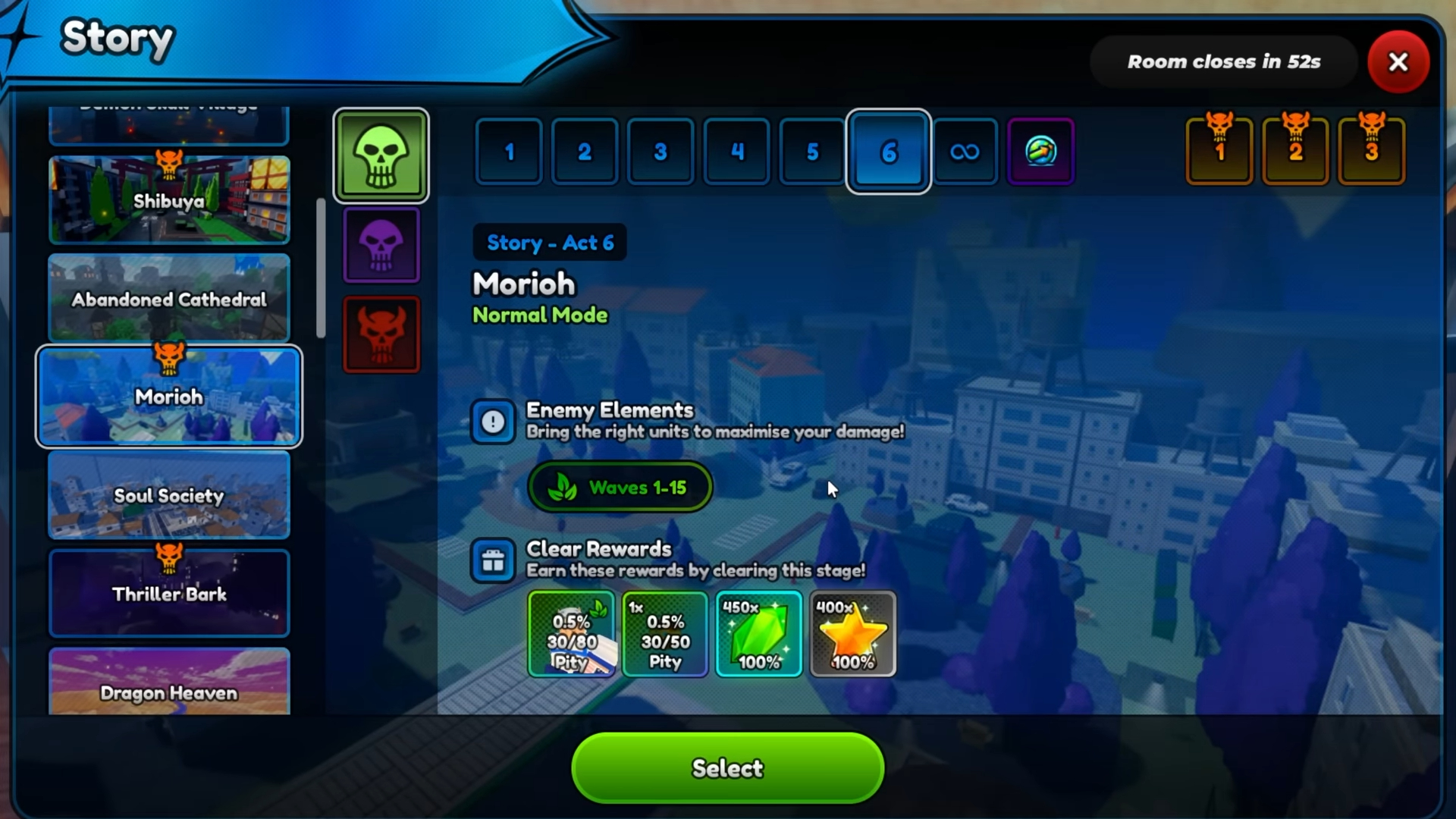This screenshot has height=819, width=1456.
Task: Open the purple planet icon tab
Action: [1040, 152]
